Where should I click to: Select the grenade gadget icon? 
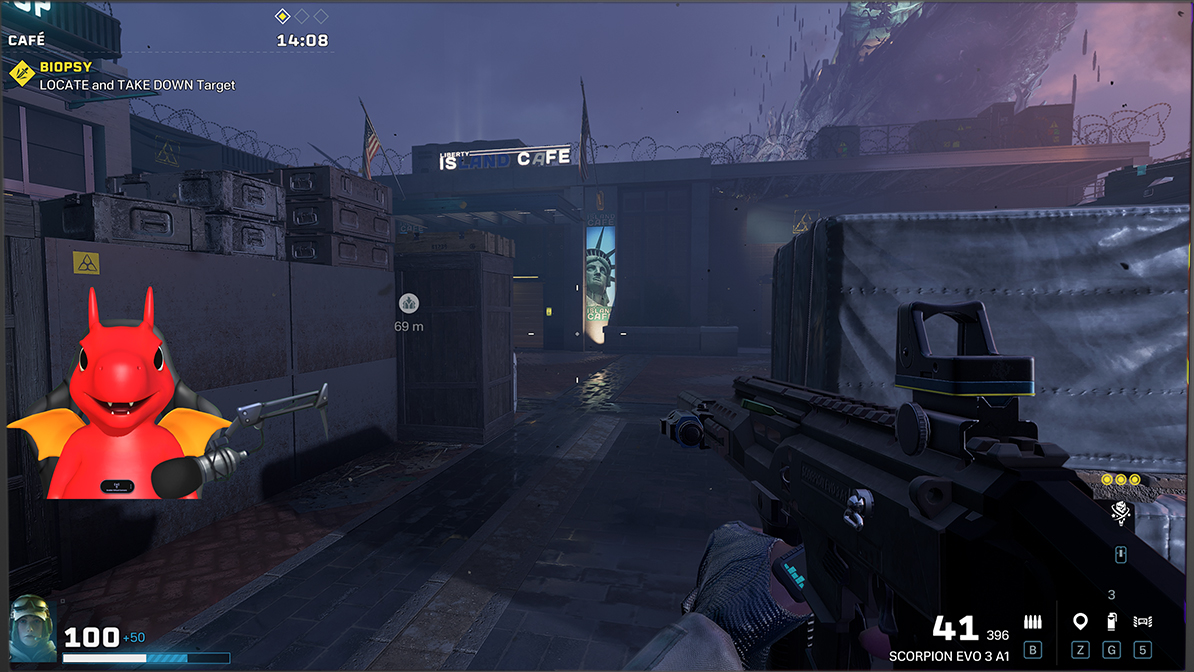coord(1111,622)
